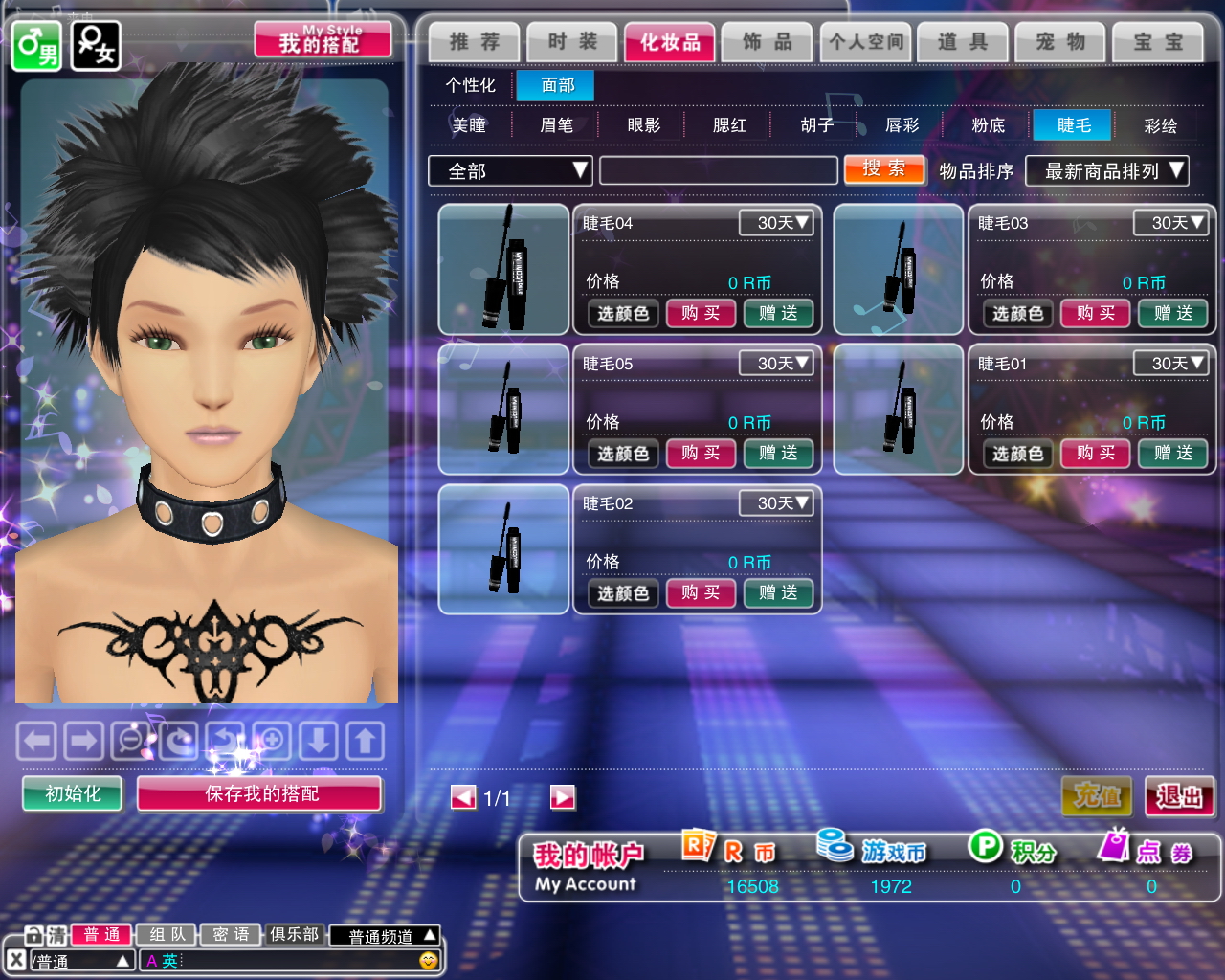Exit the shop with 退出 button
The image size is (1225, 980).
[1178, 796]
